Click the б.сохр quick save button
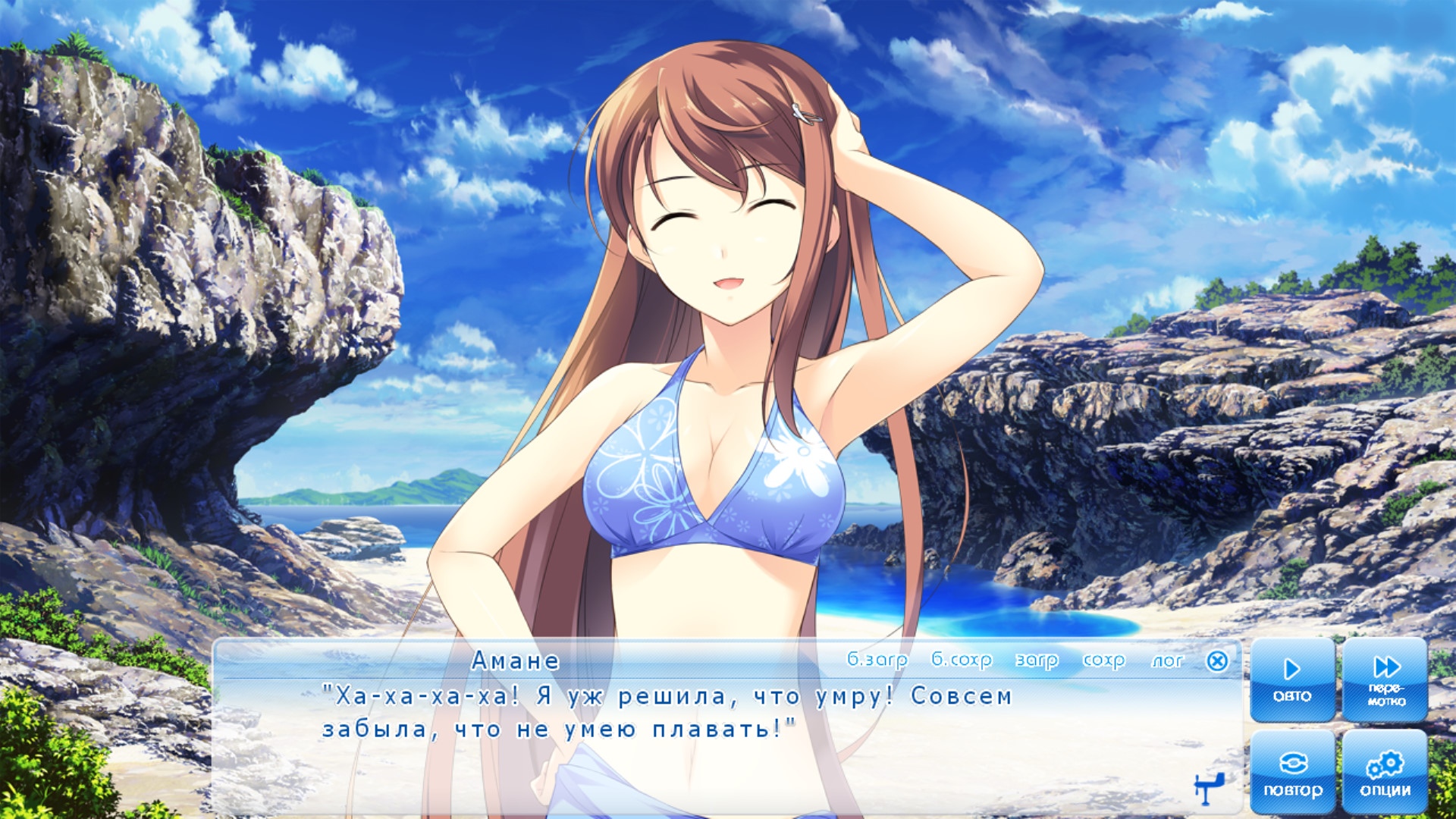 [961, 661]
